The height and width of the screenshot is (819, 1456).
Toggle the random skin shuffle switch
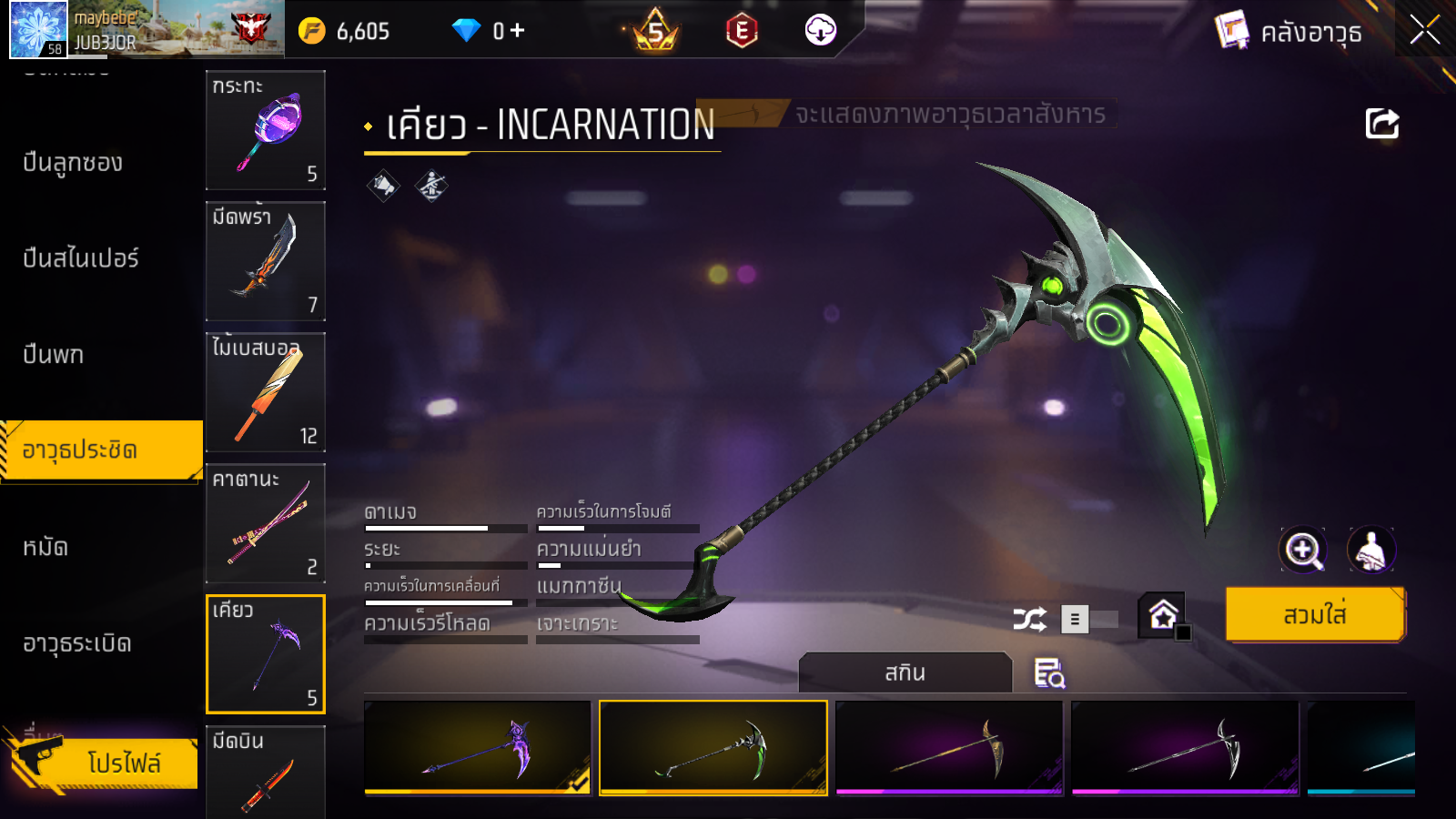click(1088, 620)
